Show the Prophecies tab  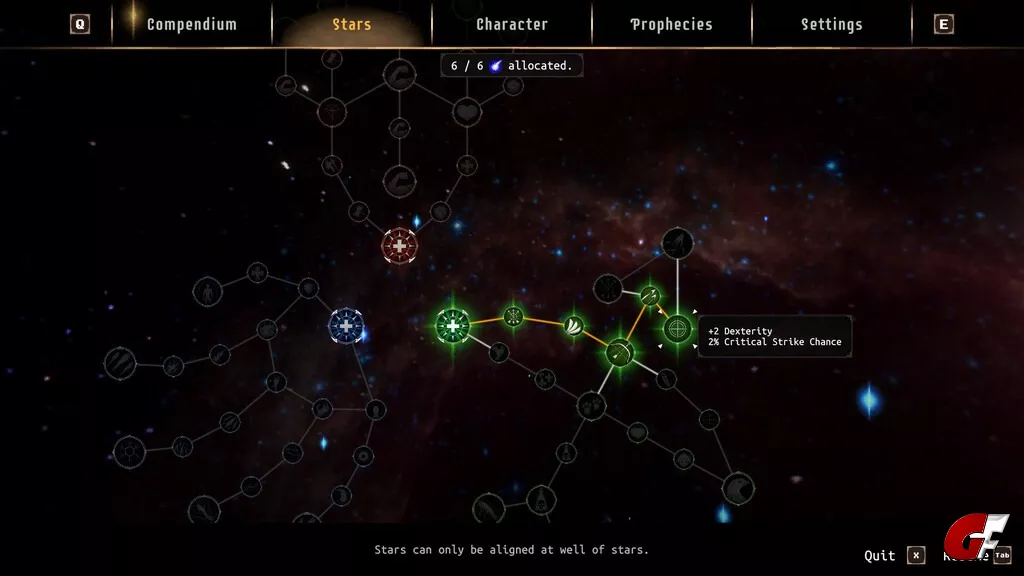pyautogui.click(x=671, y=24)
